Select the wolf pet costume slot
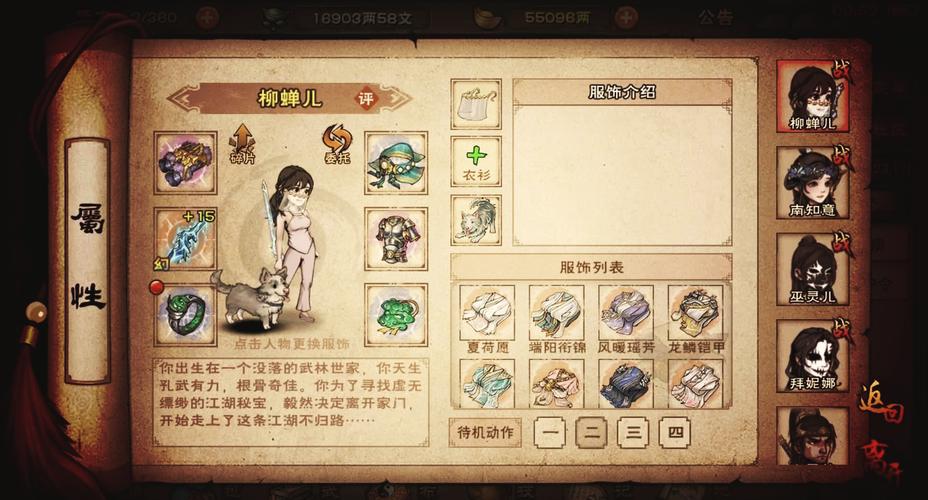The height and width of the screenshot is (500, 928). 476,220
